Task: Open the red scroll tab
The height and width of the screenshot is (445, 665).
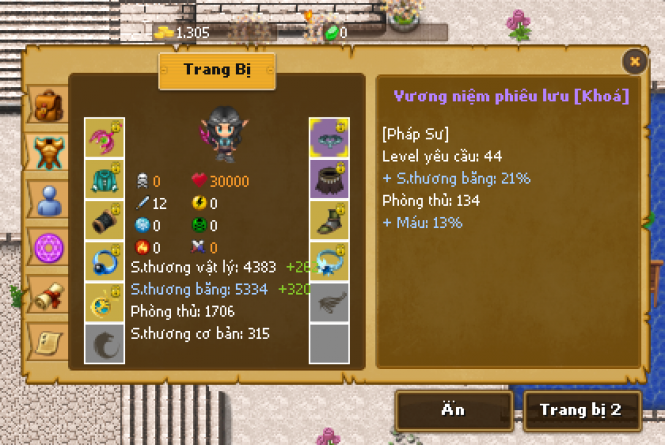Action: pos(46,296)
